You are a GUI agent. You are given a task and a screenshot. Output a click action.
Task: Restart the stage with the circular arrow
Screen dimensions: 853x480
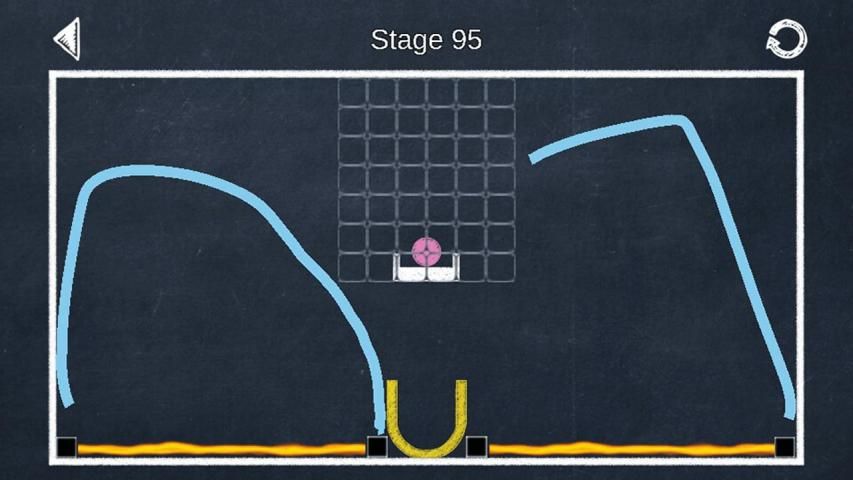pyautogui.click(x=786, y=39)
